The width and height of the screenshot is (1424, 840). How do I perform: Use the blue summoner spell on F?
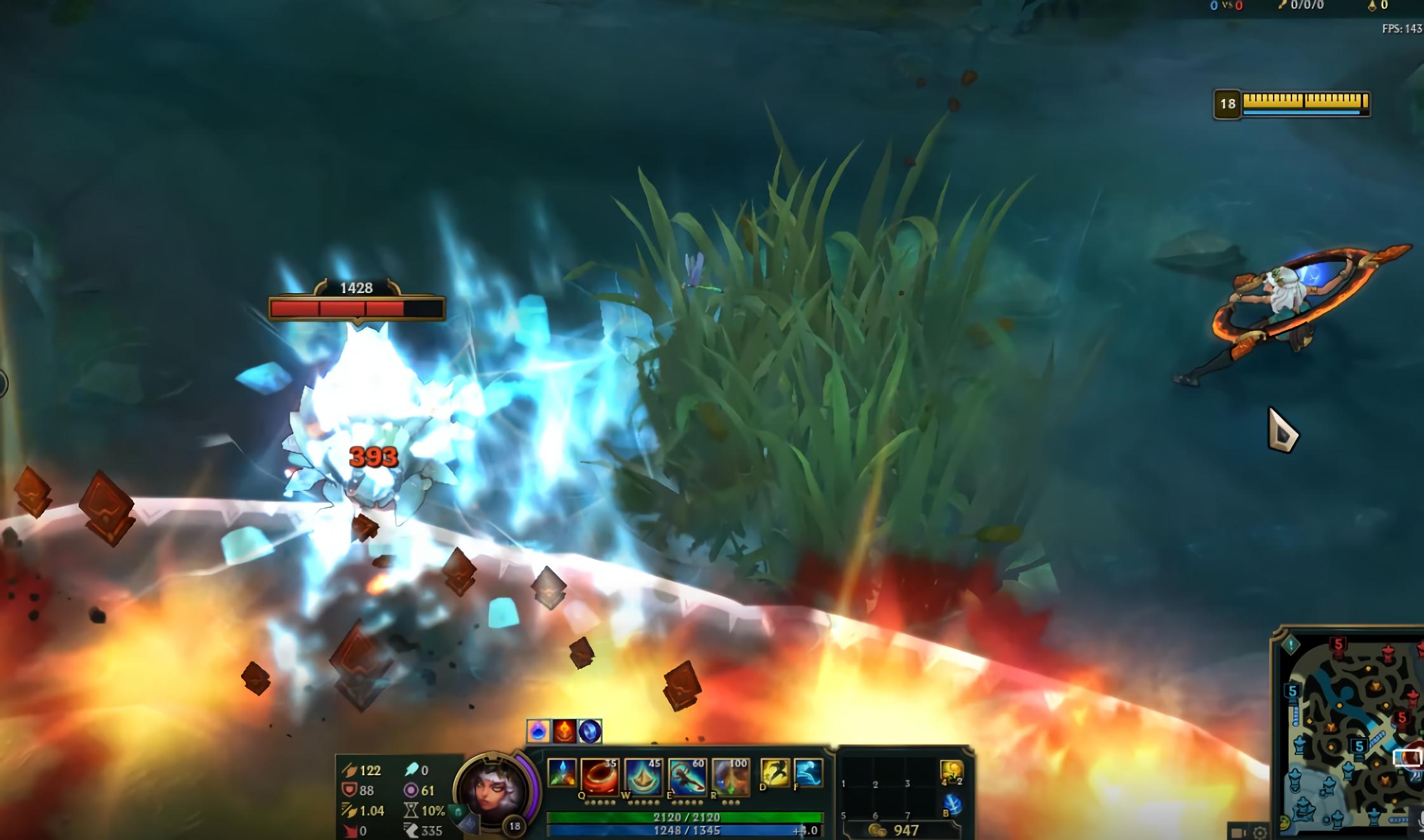(808, 773)
